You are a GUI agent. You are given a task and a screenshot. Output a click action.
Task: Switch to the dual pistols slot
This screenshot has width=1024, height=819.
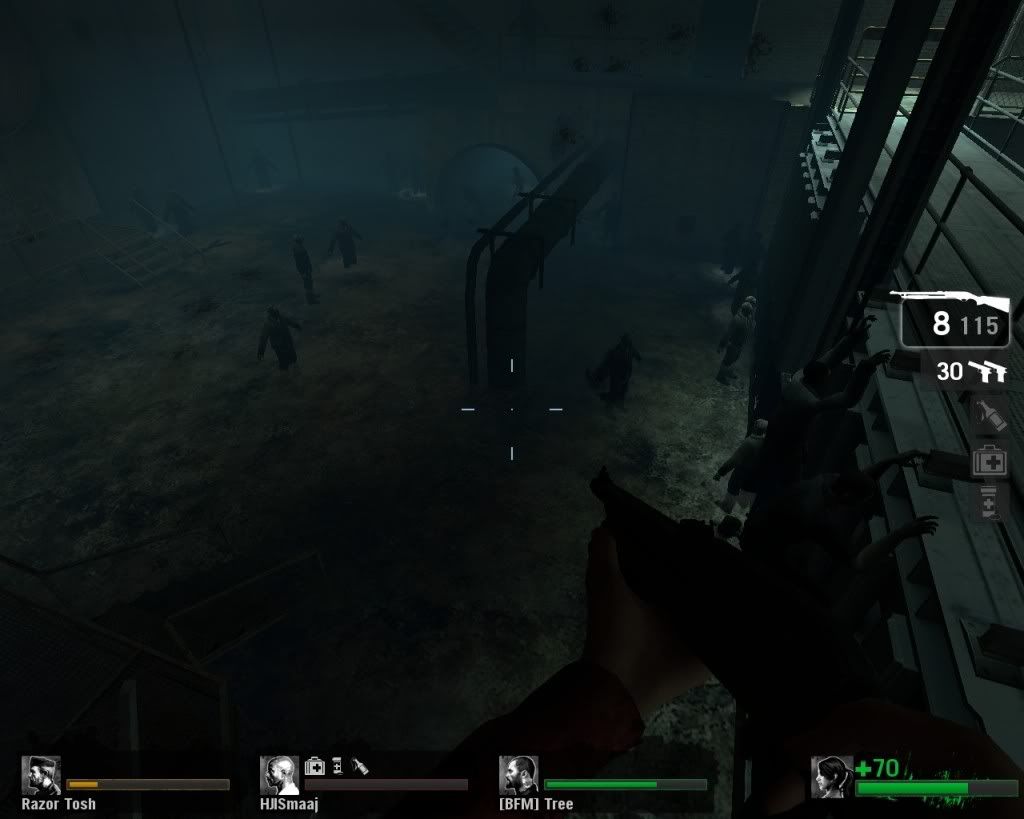coord(971,372)
